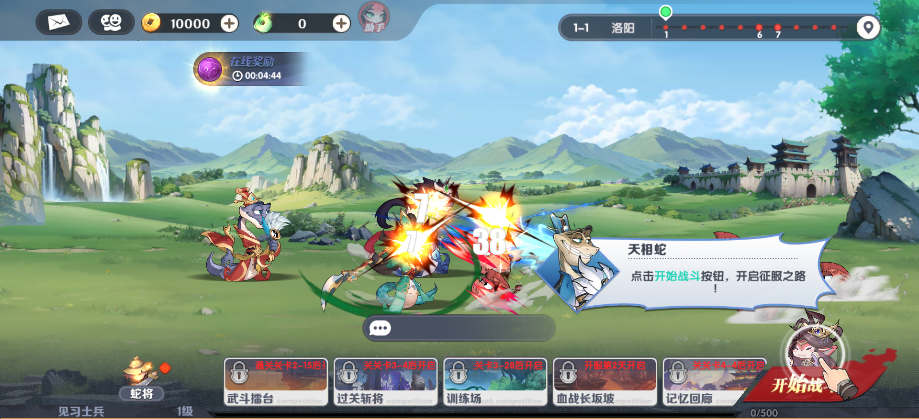Open the map location pin button
Viewport: 919px width, 419px height.
click(x=867, y=27)
